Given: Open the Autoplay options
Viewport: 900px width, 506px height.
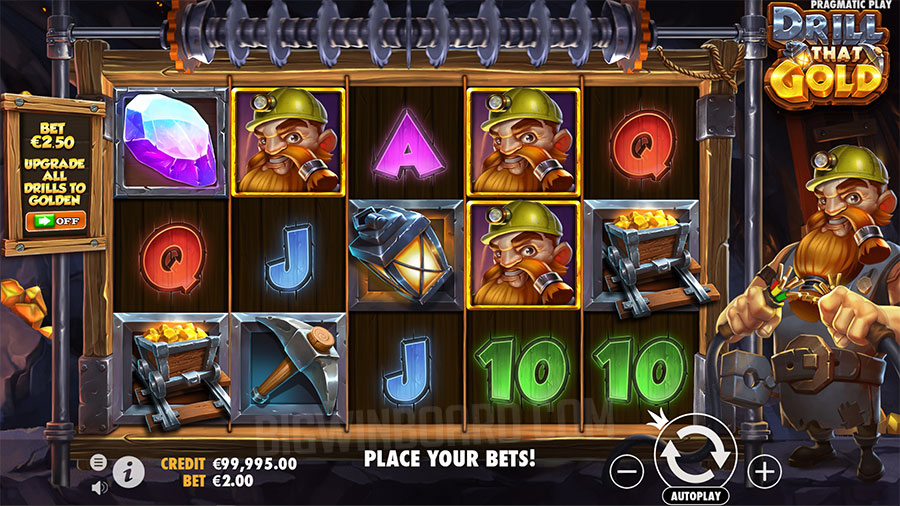Looking at the screenshot, I should tap(694, 495).
